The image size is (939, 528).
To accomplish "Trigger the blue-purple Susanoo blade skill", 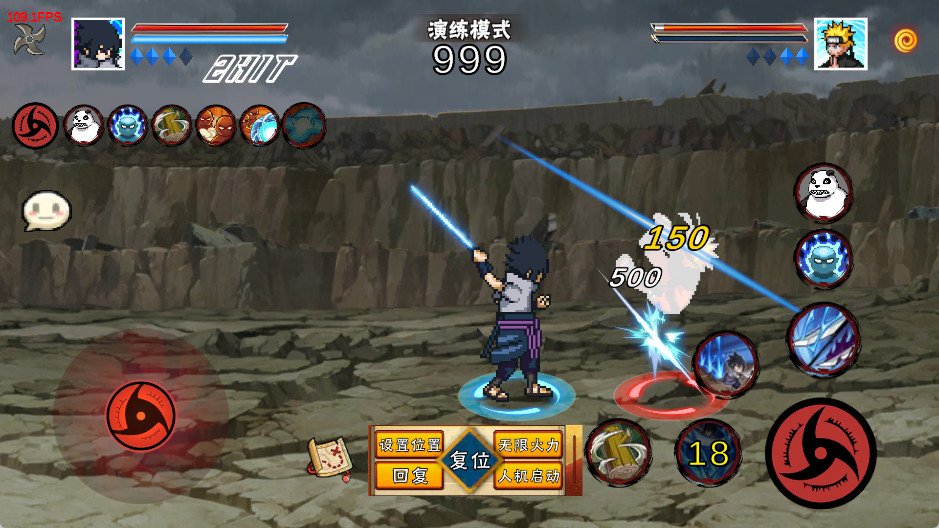I will point(823,340).
